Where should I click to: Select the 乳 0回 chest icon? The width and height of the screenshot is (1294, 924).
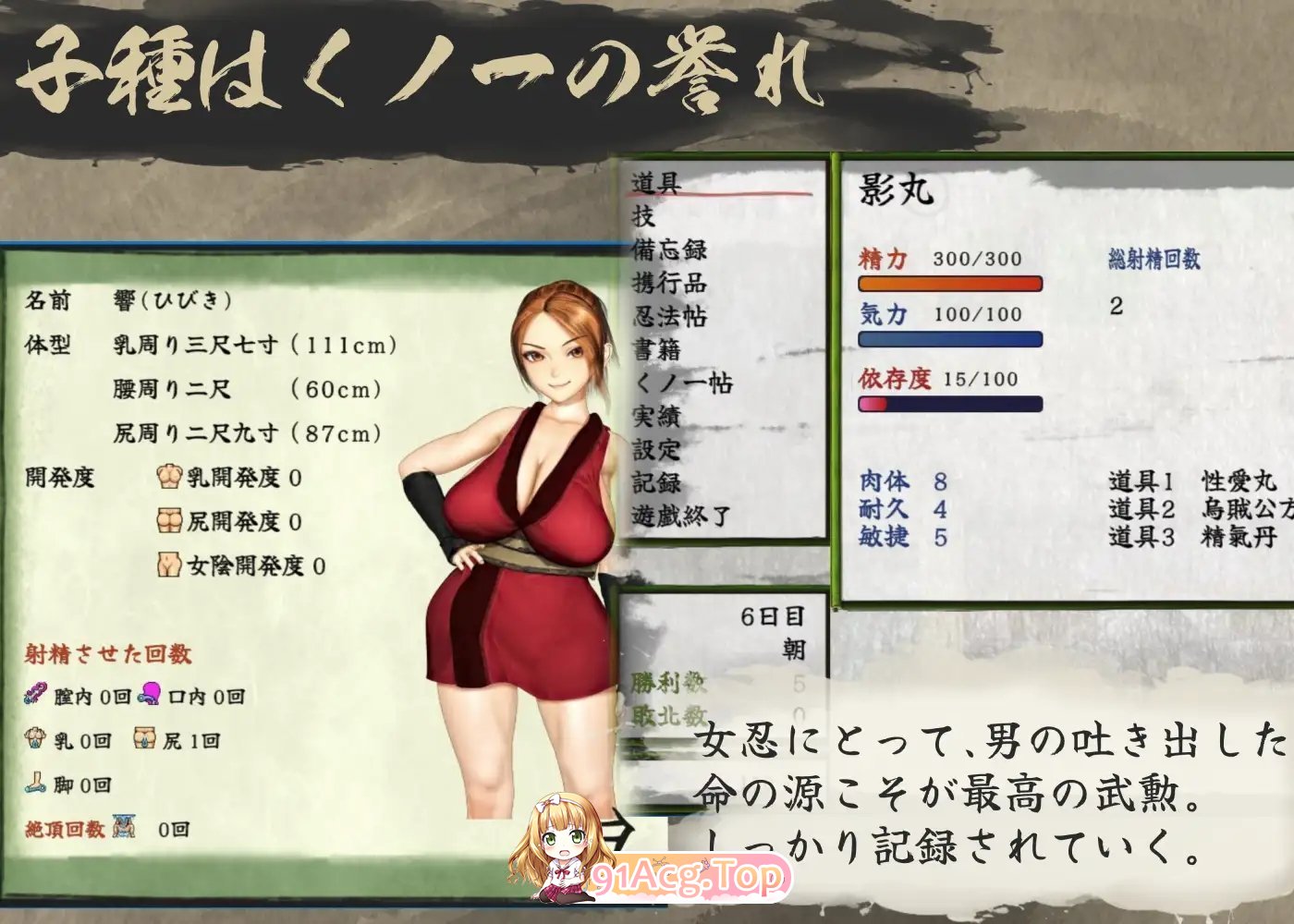click(35, 738)
